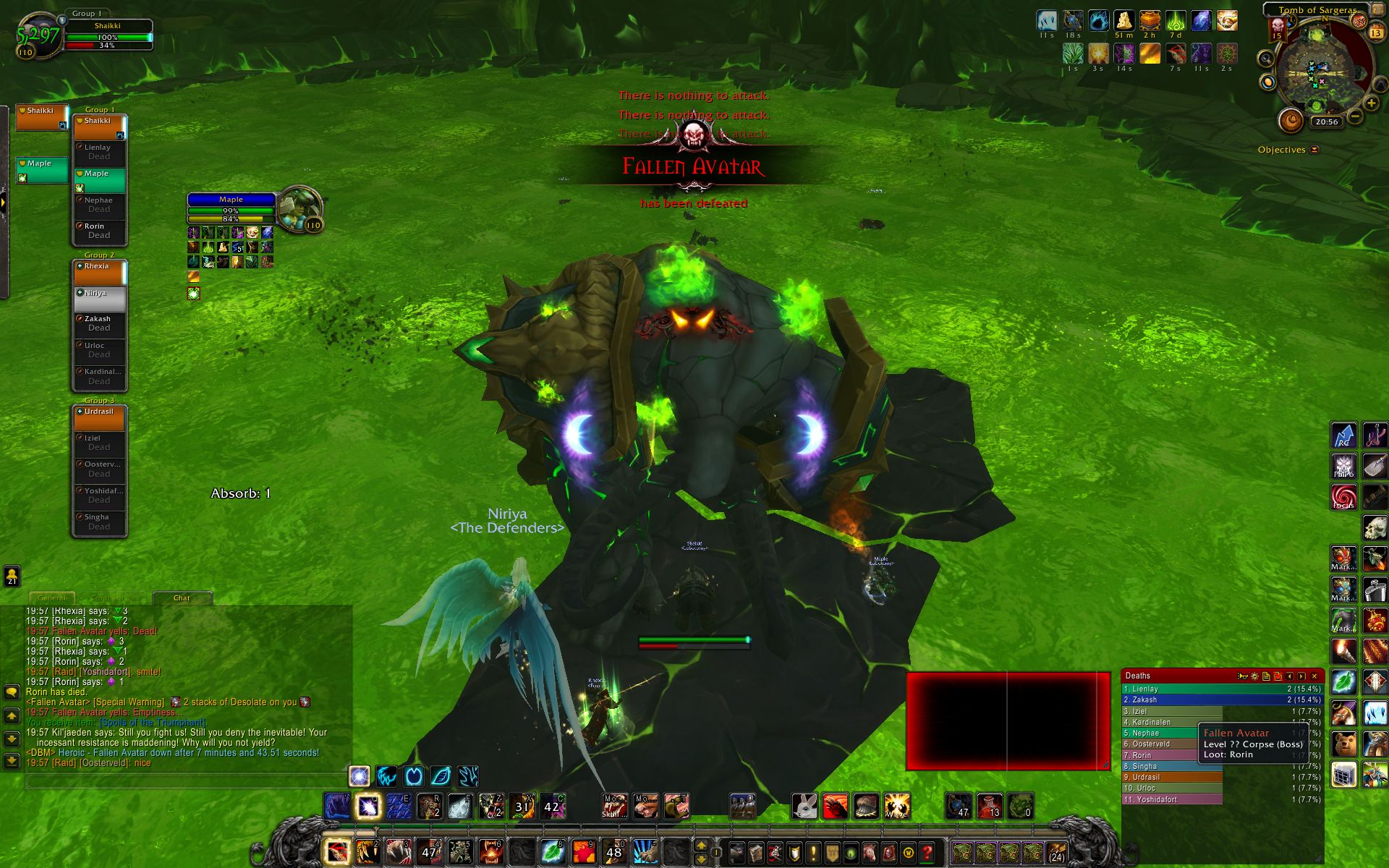Click the Wave macro icon on the action bar

[x=897, y=807]
